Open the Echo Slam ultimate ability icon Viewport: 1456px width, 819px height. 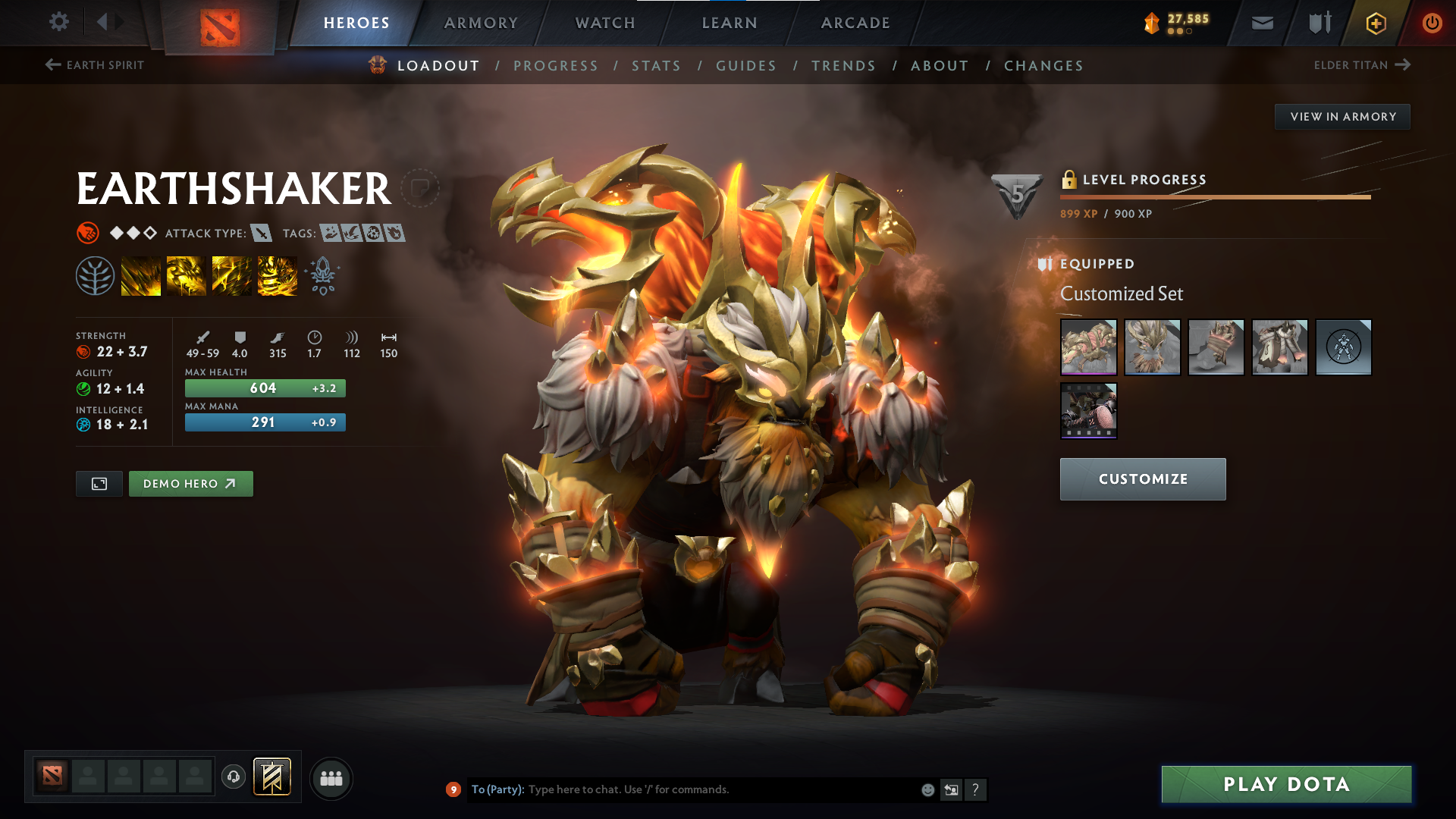tap(277, 275)
